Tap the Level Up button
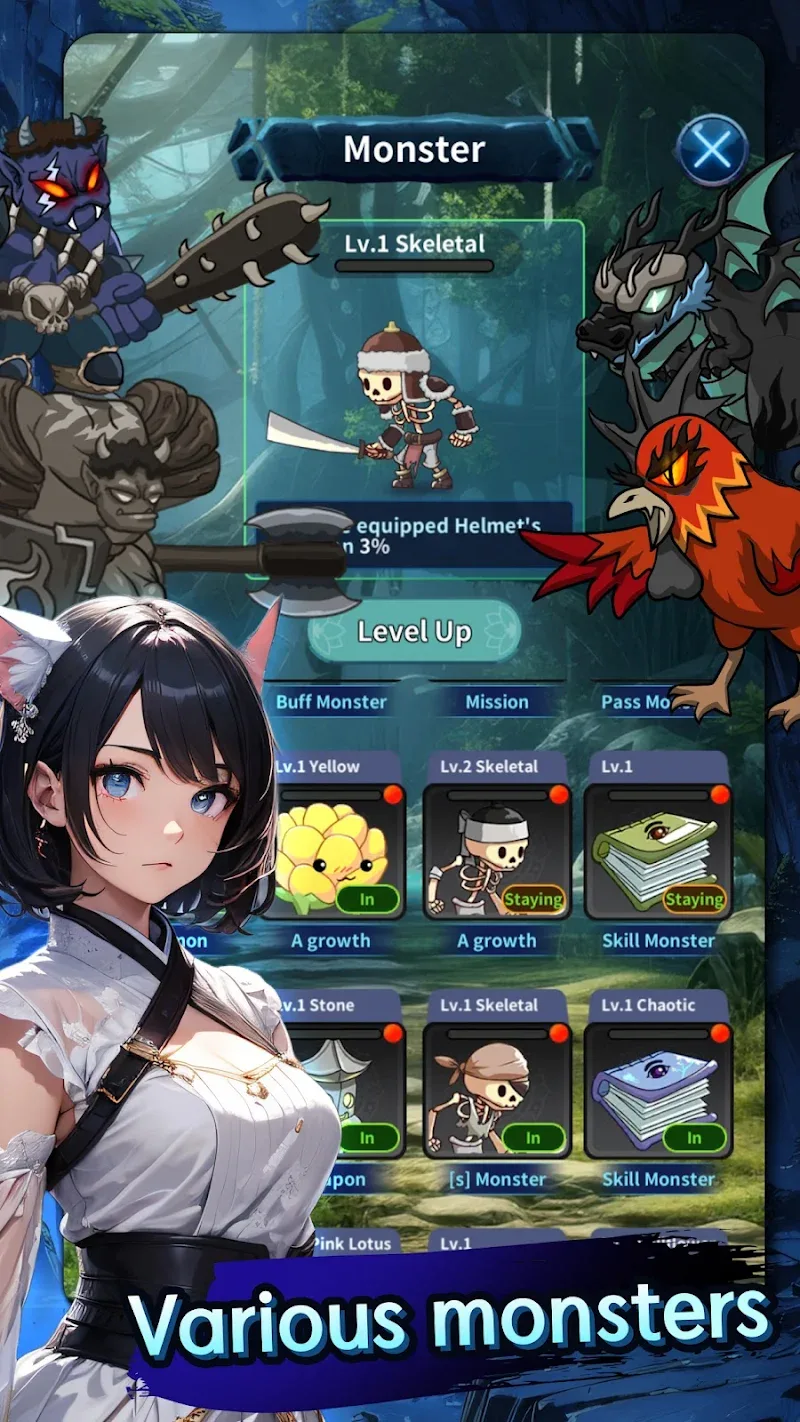The image size is (800, 1422). click(x=414, y=632)
